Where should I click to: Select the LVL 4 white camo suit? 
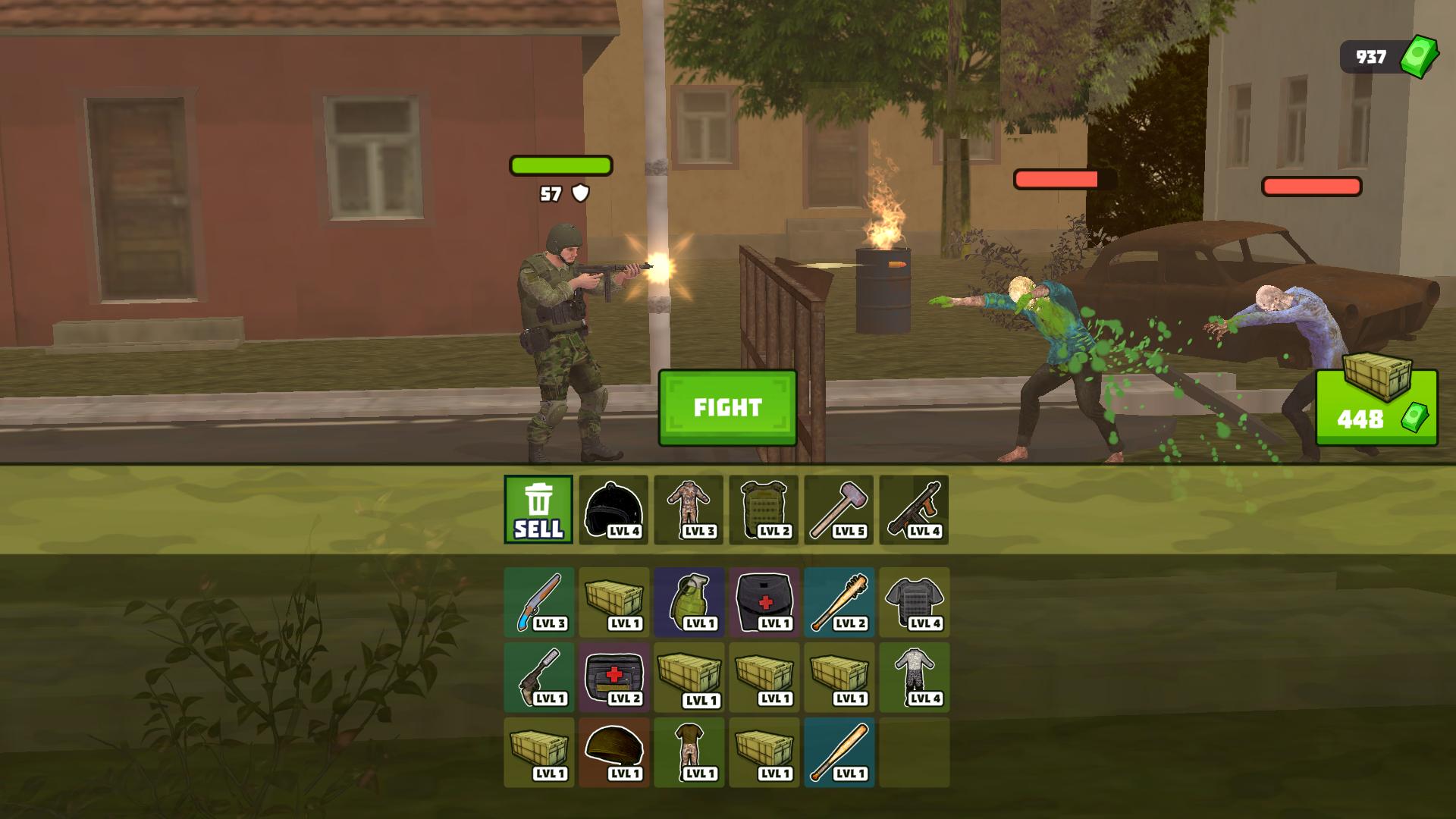point(914,679)
